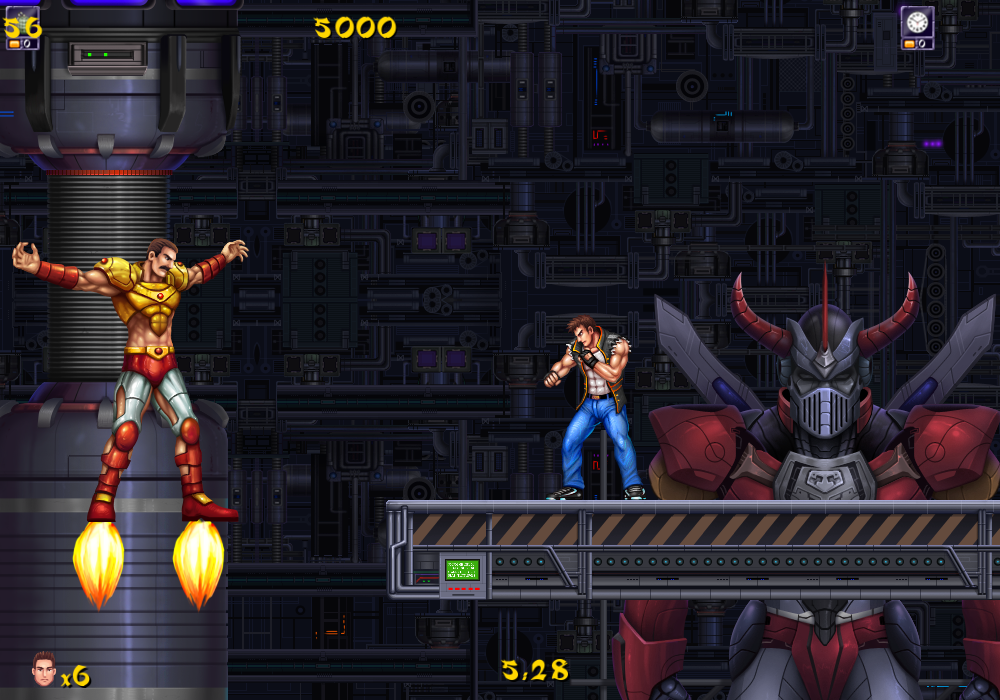Select the grenade item icon
Viewport: 1000px width, 700px height.
[x=22, y=24]
